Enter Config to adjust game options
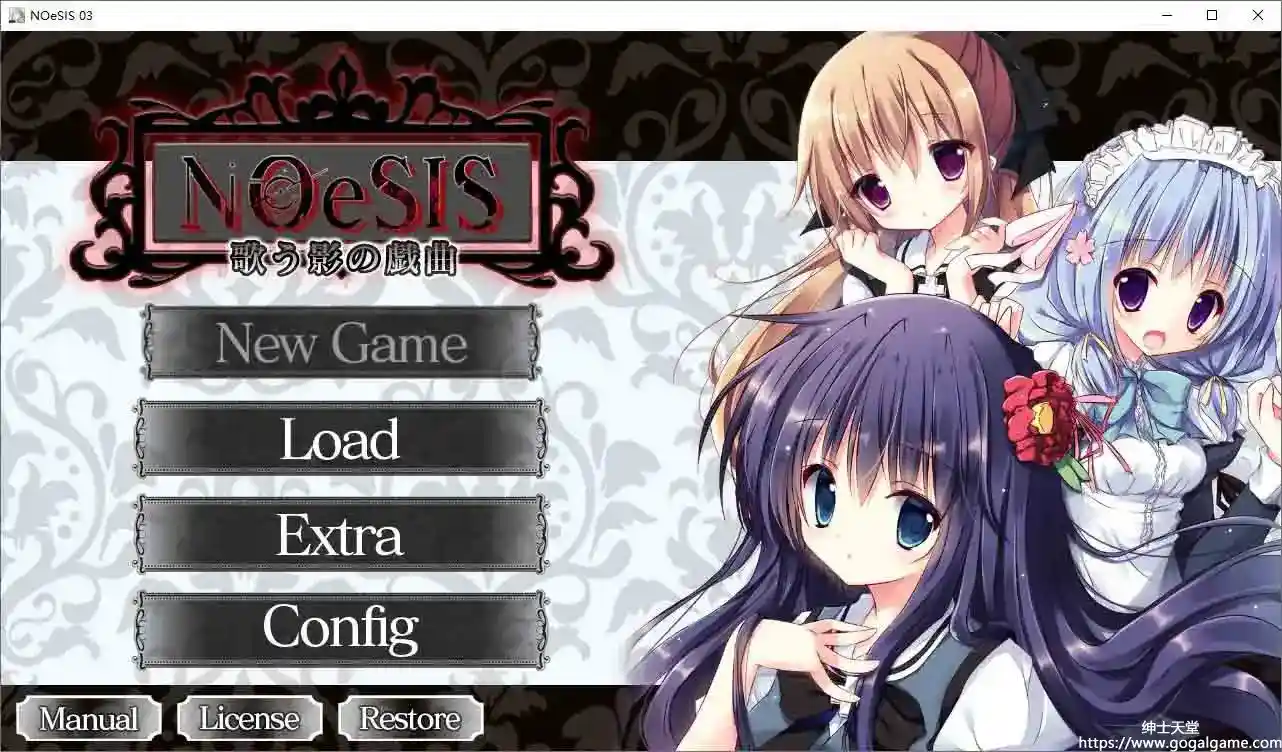The height and width of the screenshot is (752, 1282). [340, 627]
